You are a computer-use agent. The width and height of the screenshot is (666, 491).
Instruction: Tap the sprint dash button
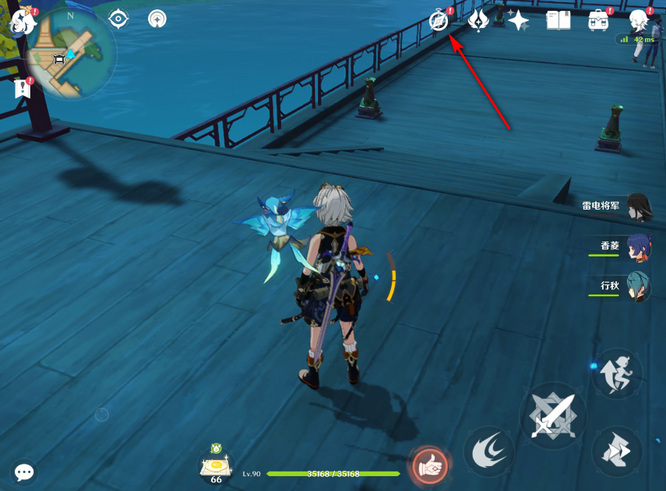[x=616, y=373]
